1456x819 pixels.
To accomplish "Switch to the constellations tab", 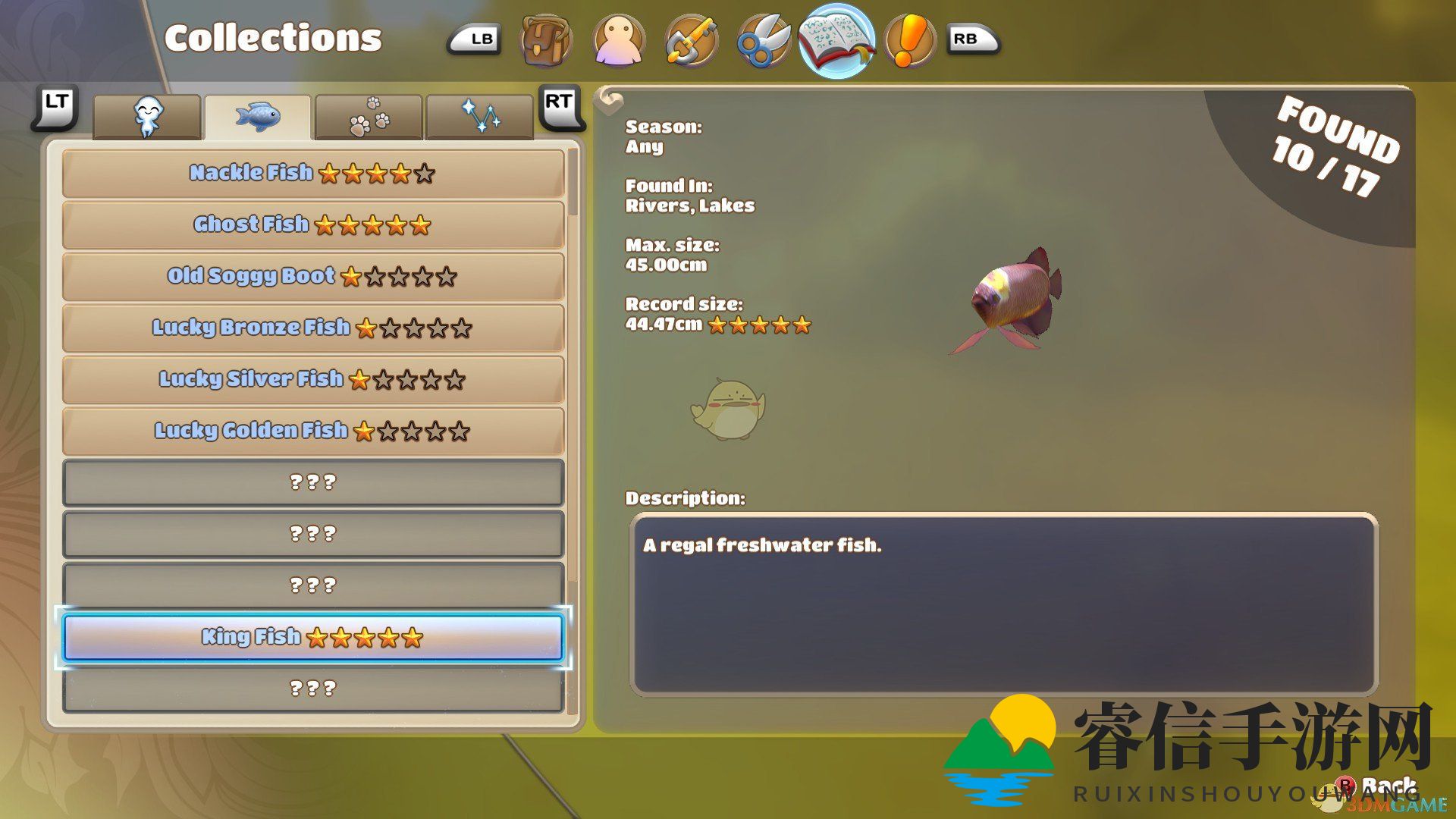I will (x=479, y=118).
